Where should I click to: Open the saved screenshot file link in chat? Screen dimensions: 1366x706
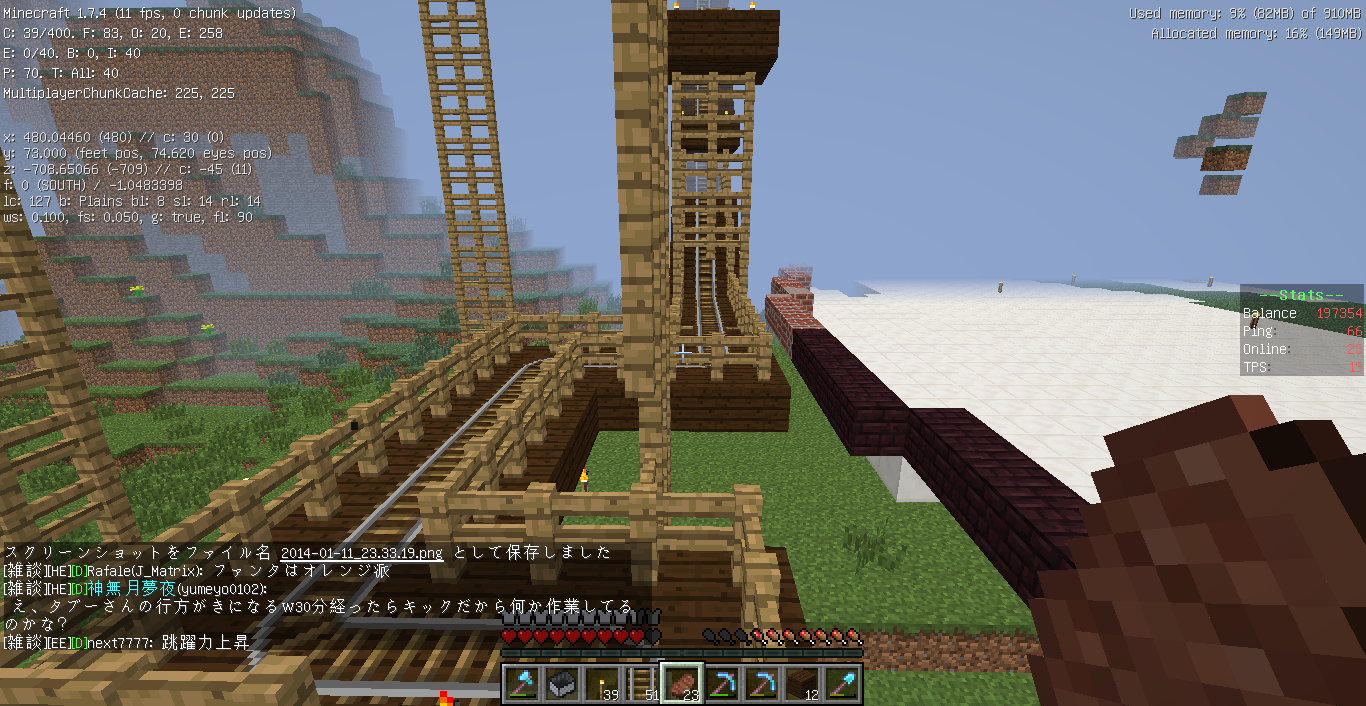362,553
